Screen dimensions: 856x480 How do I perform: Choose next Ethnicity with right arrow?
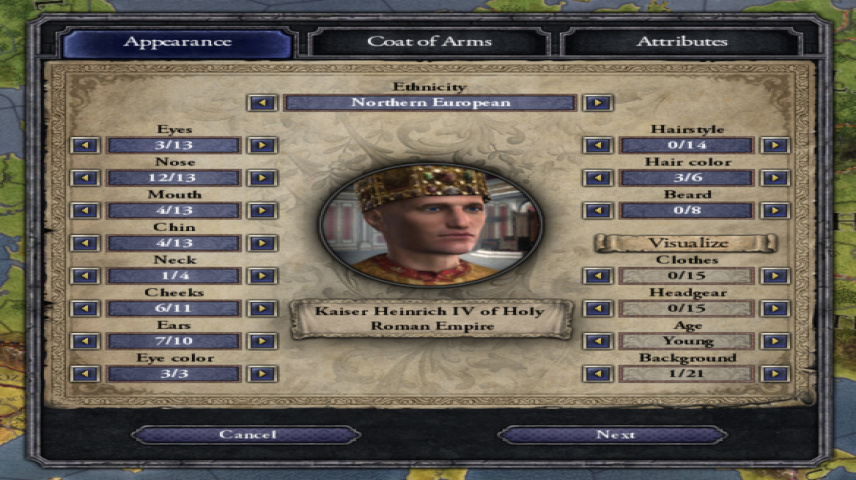coord(598,102)
